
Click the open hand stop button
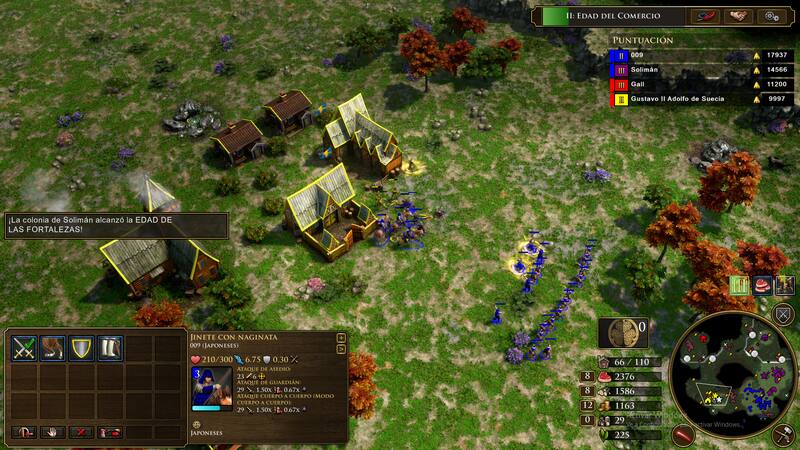pos(52,433)
